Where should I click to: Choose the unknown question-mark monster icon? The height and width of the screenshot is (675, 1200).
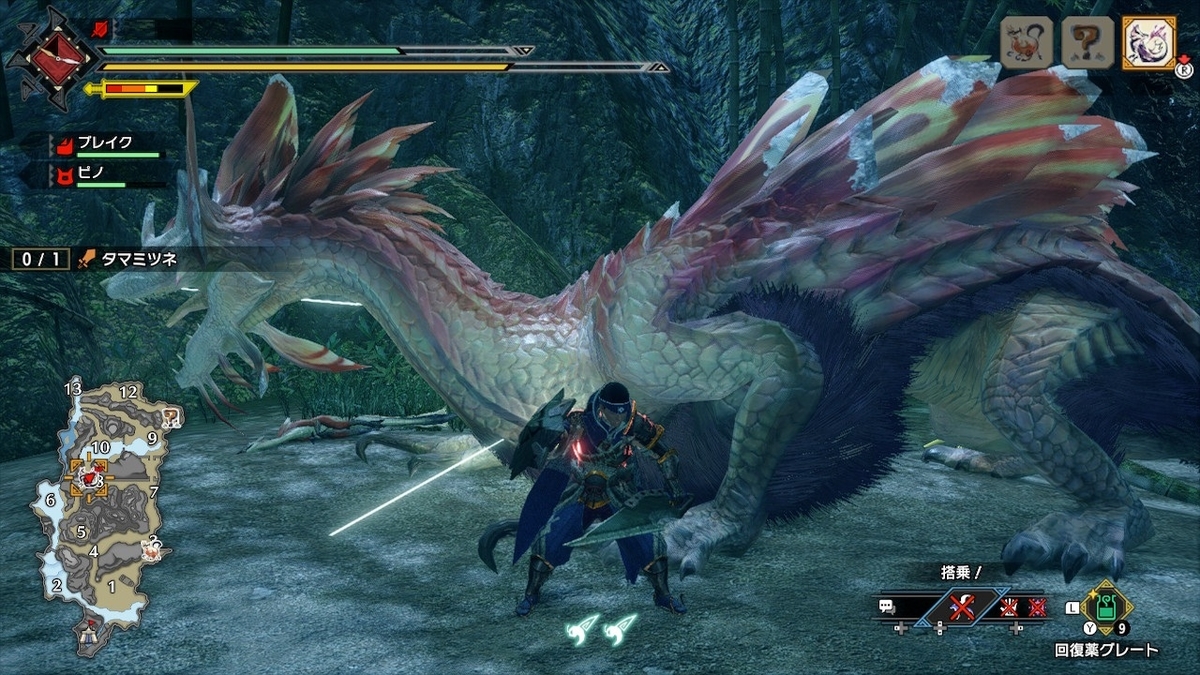[1087, 43]
